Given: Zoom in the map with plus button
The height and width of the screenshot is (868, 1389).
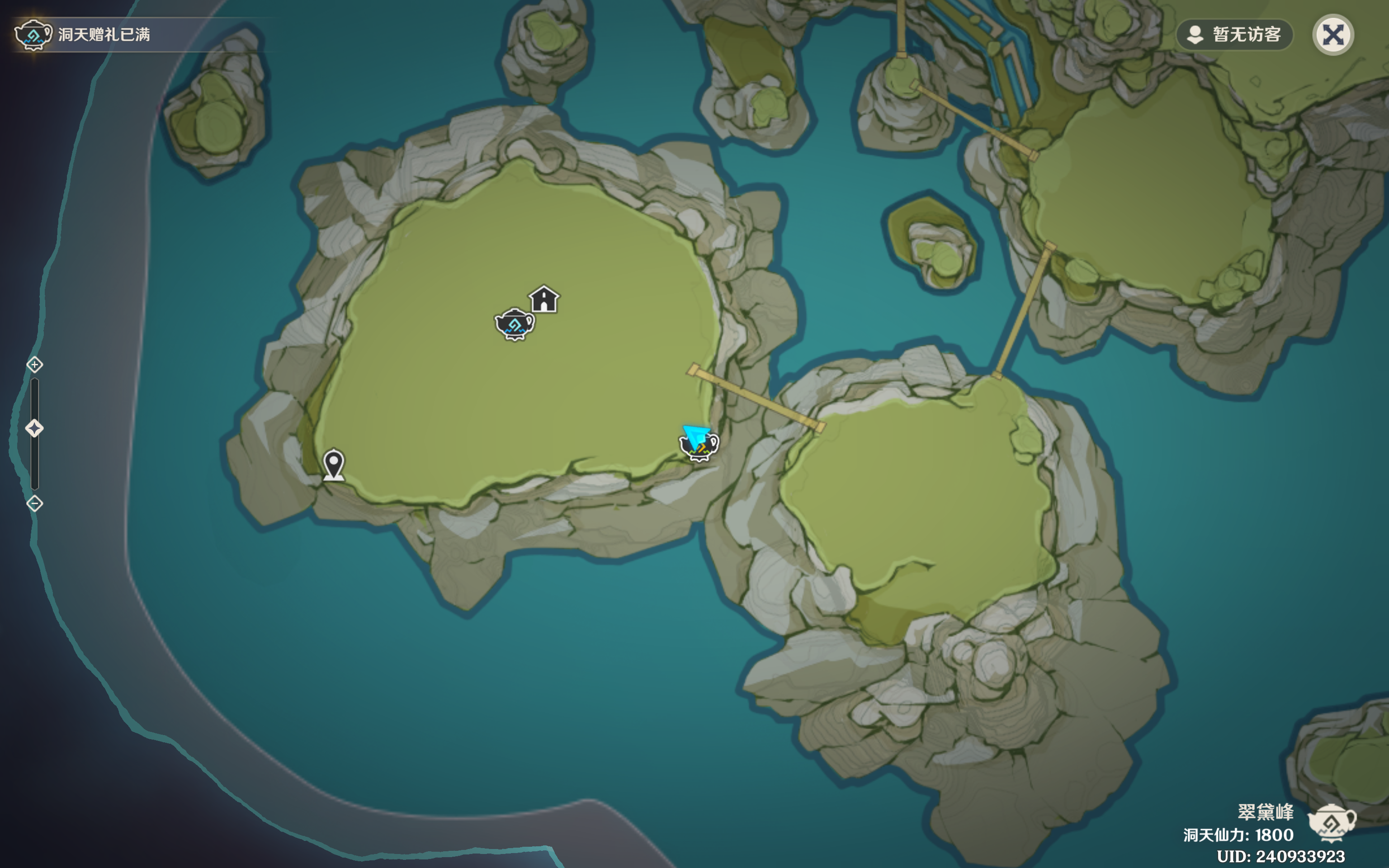Looking at the screenshot, I should click(34, 364).
